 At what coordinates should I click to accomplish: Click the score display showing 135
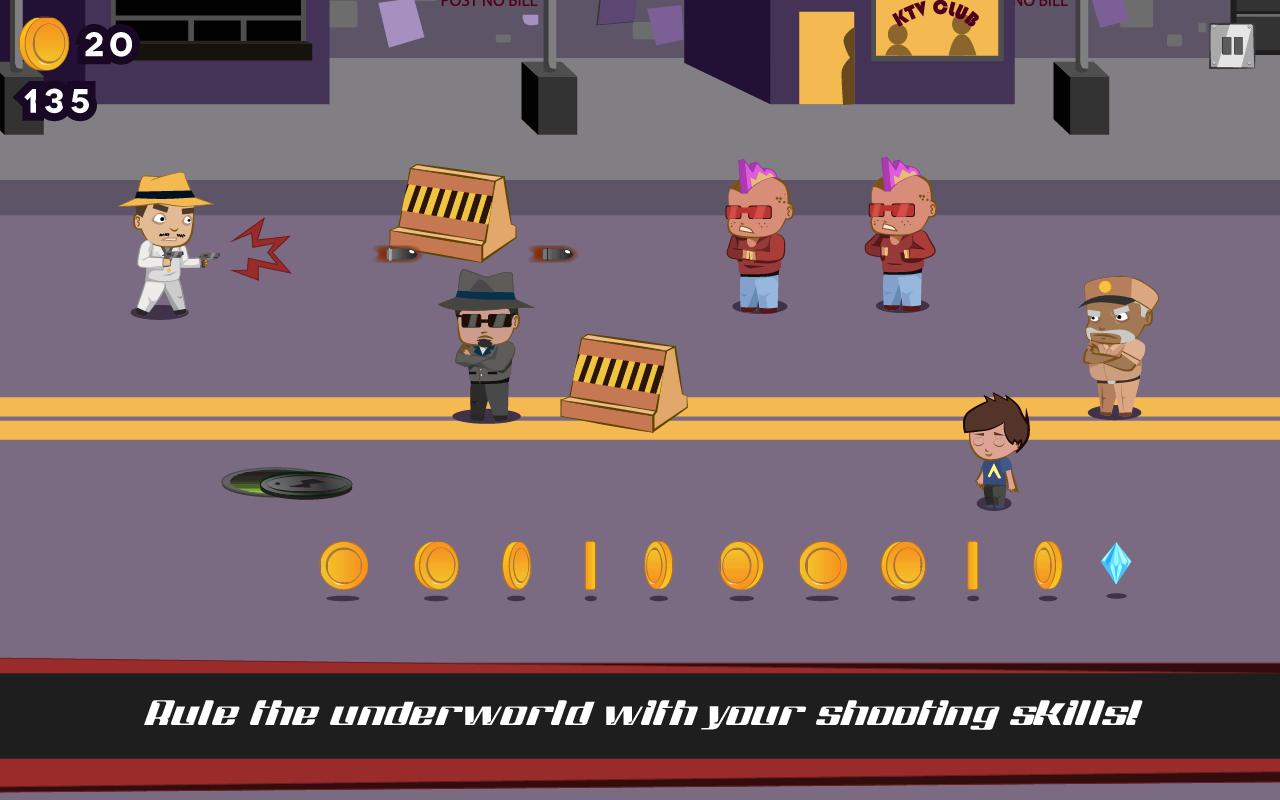pos(55,100)
